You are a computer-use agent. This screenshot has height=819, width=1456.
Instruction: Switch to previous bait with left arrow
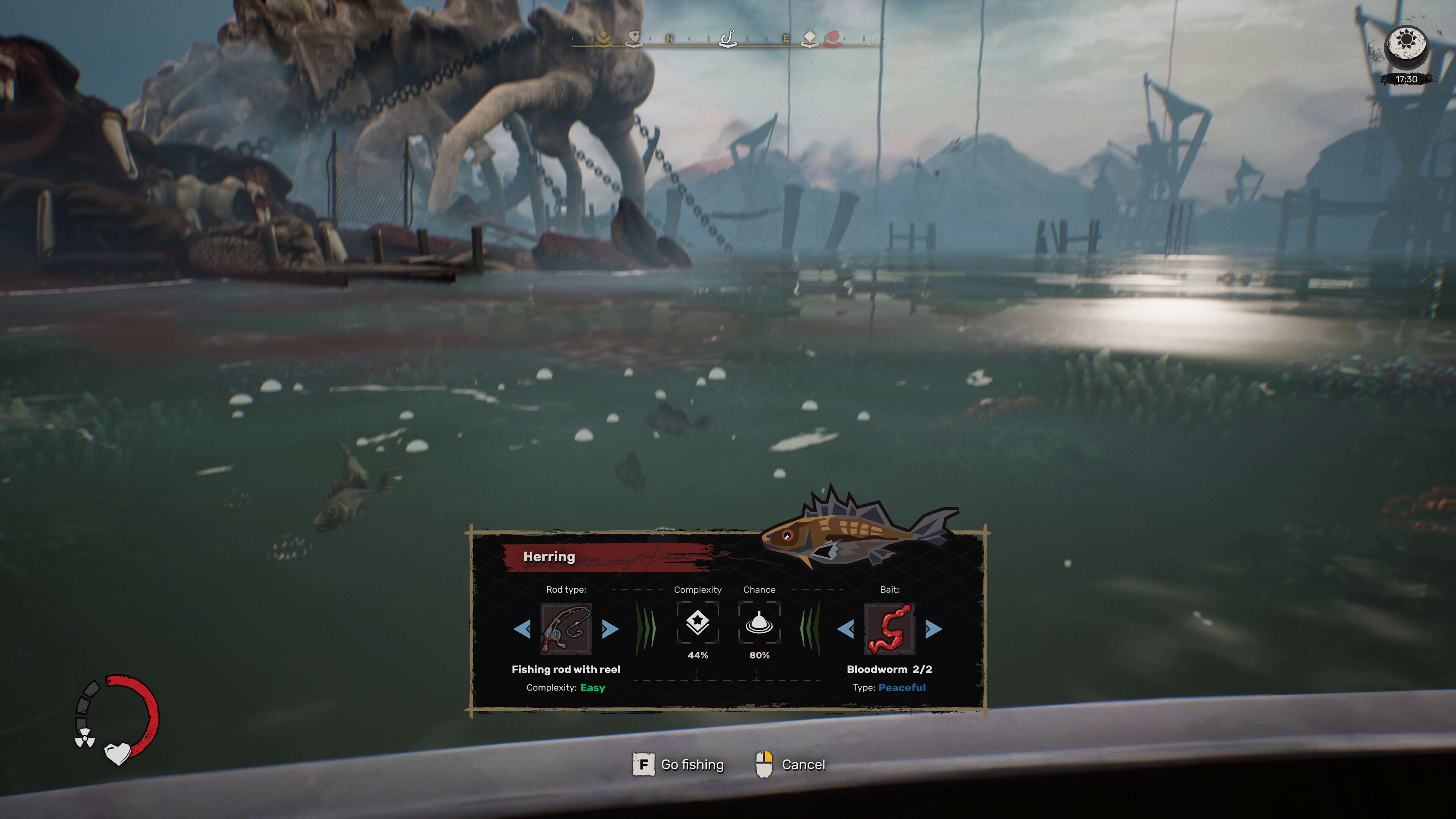846,629
